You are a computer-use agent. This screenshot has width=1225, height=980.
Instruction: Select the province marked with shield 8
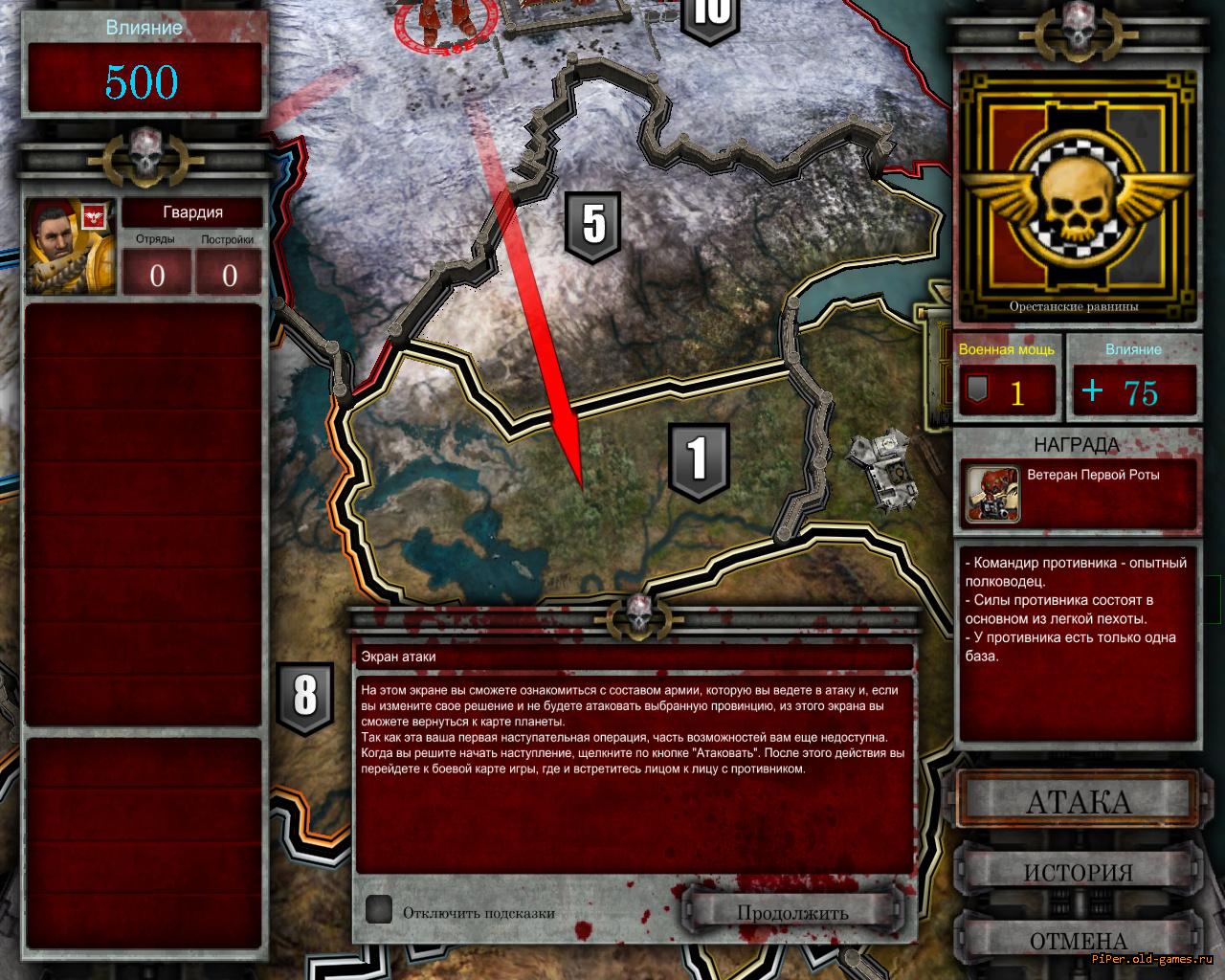(x=304, y=698)
